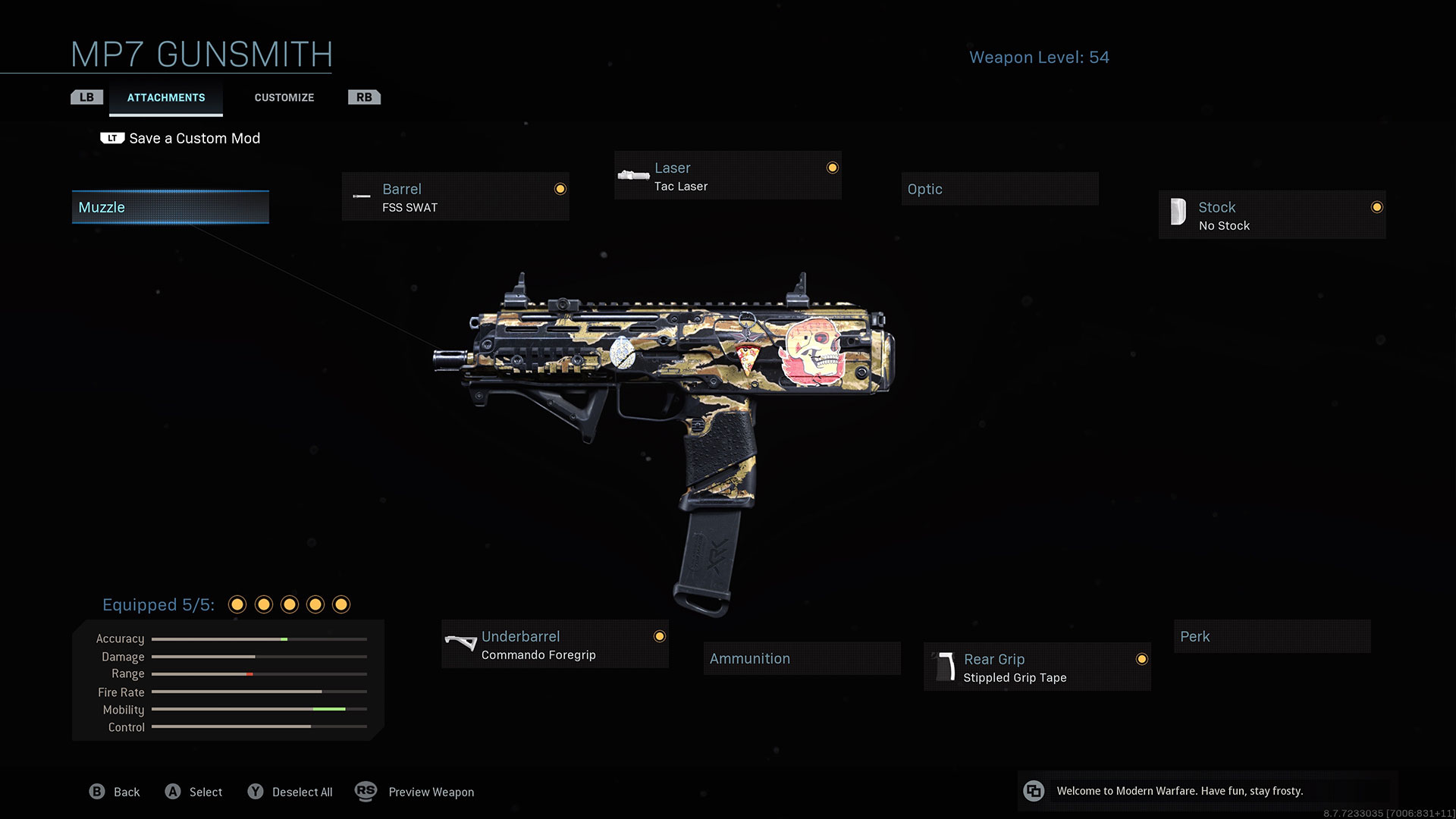Screen dimensions: 1456x819
Task: Switch to the Attachments tab
Action: pos(166,98)
